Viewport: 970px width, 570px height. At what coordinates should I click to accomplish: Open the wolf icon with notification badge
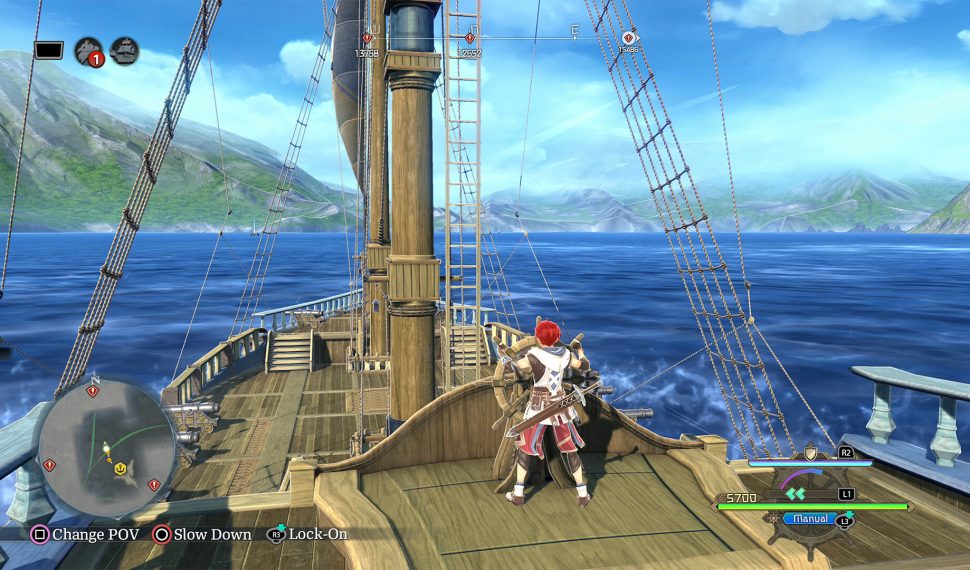(89, 51)
